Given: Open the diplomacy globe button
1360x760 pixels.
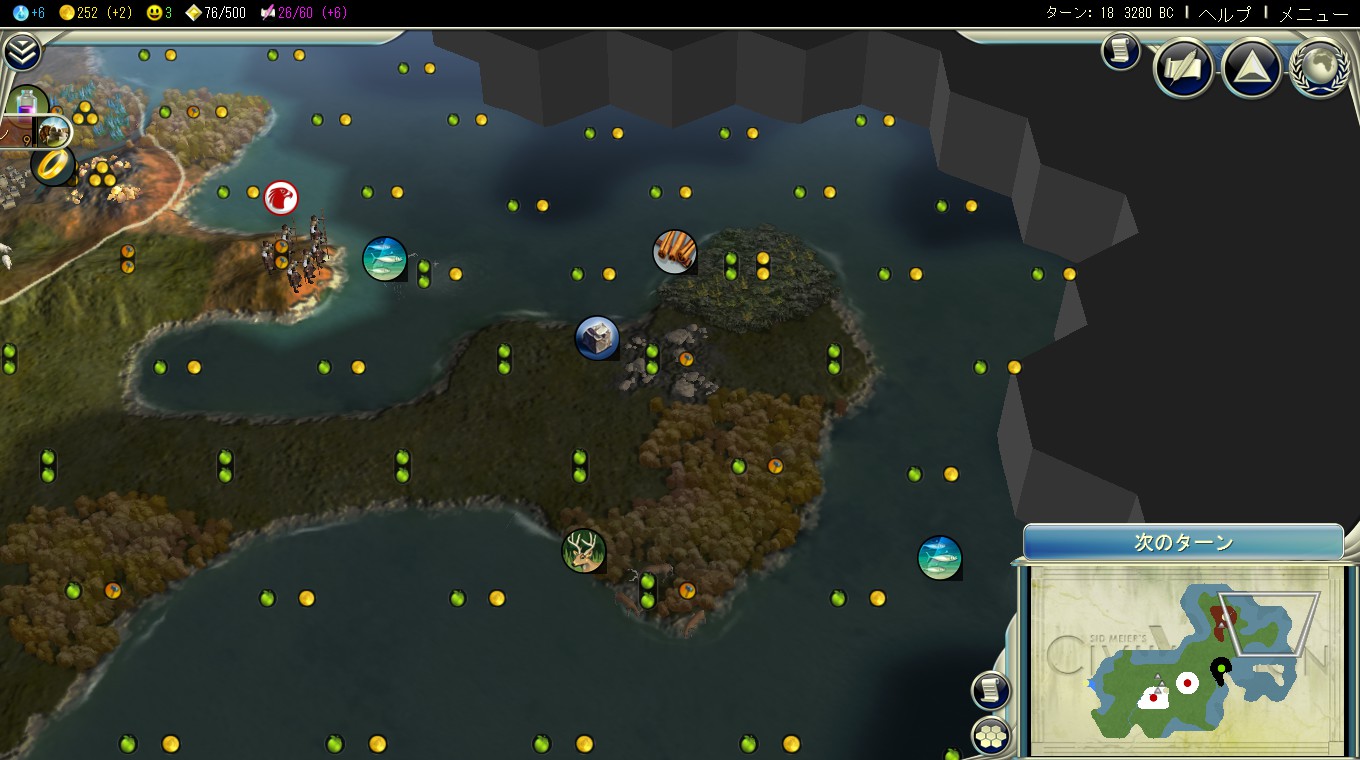Looking at the screenshot, I should [1320, 68].
